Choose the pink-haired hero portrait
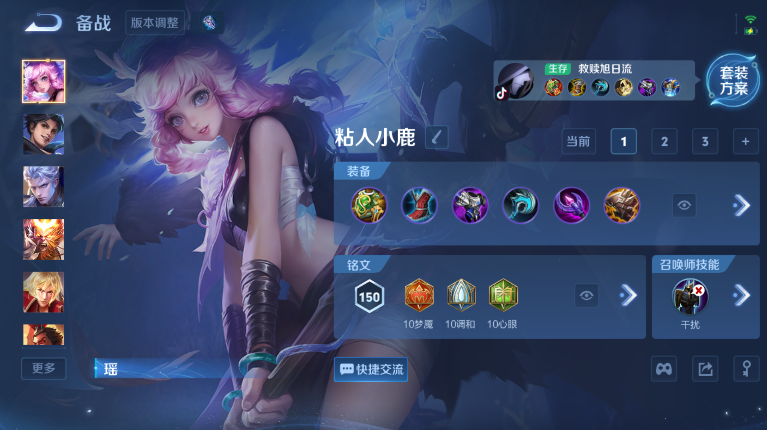 click(43, 81)
